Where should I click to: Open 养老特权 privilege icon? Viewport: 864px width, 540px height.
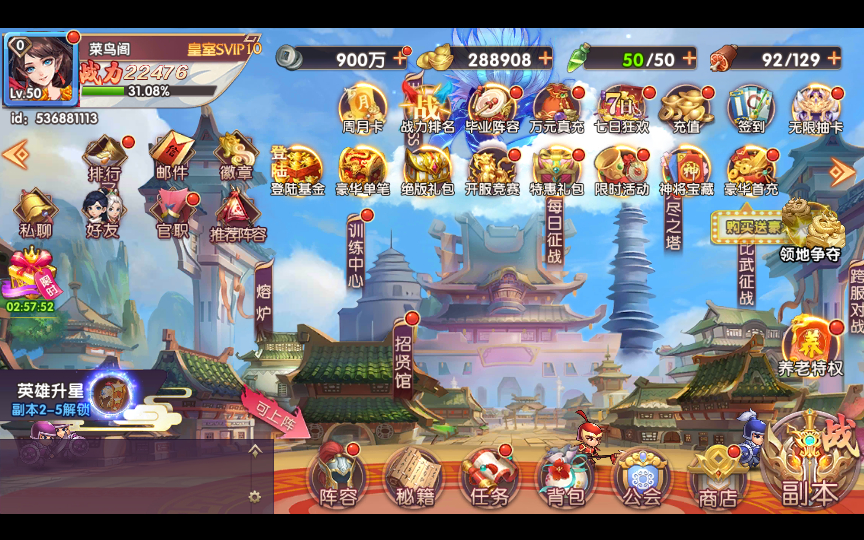[811, 346]
